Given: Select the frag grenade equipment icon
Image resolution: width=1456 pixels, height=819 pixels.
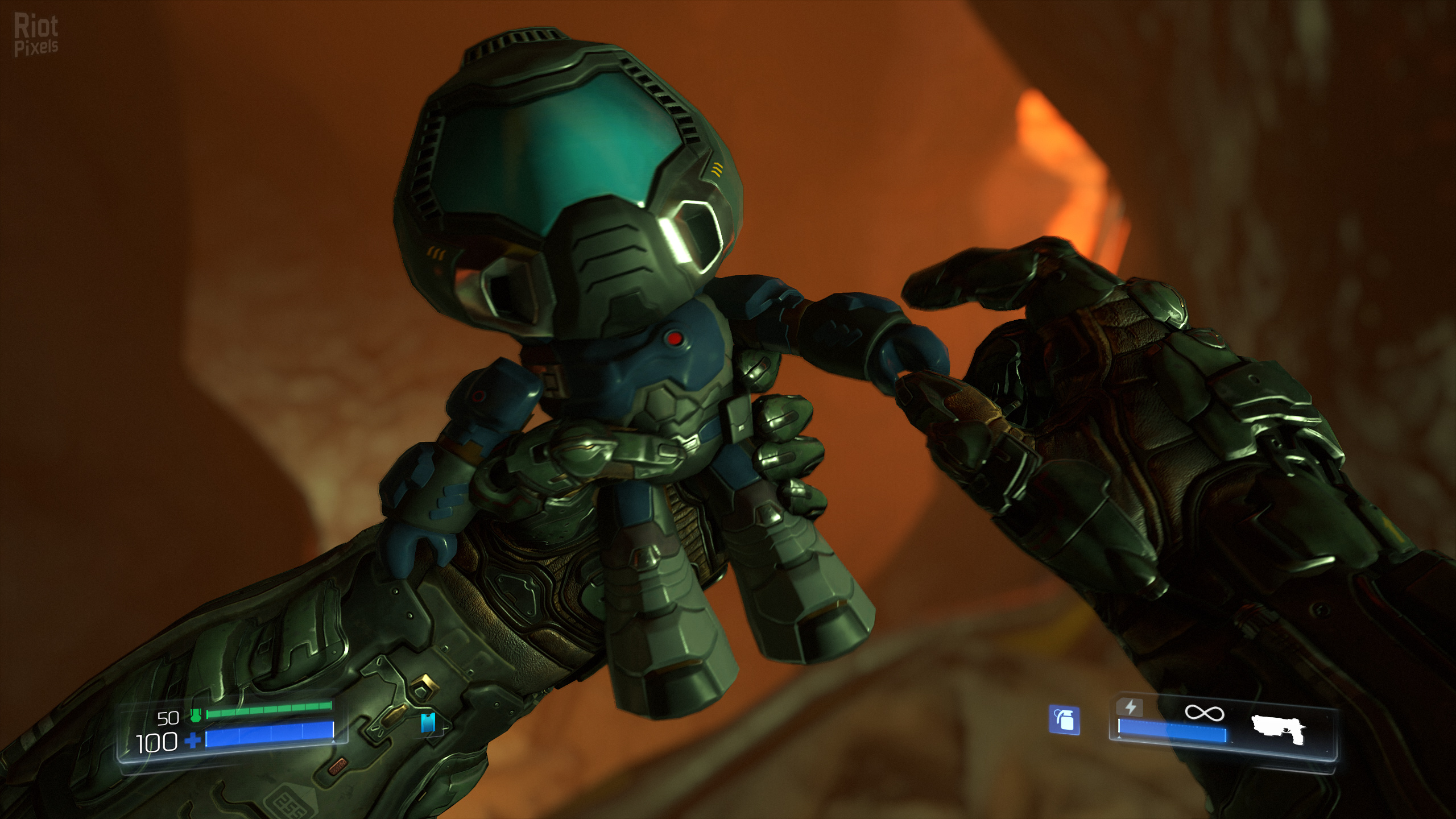Looking at the screenshot, I should tap(1064, 721).
